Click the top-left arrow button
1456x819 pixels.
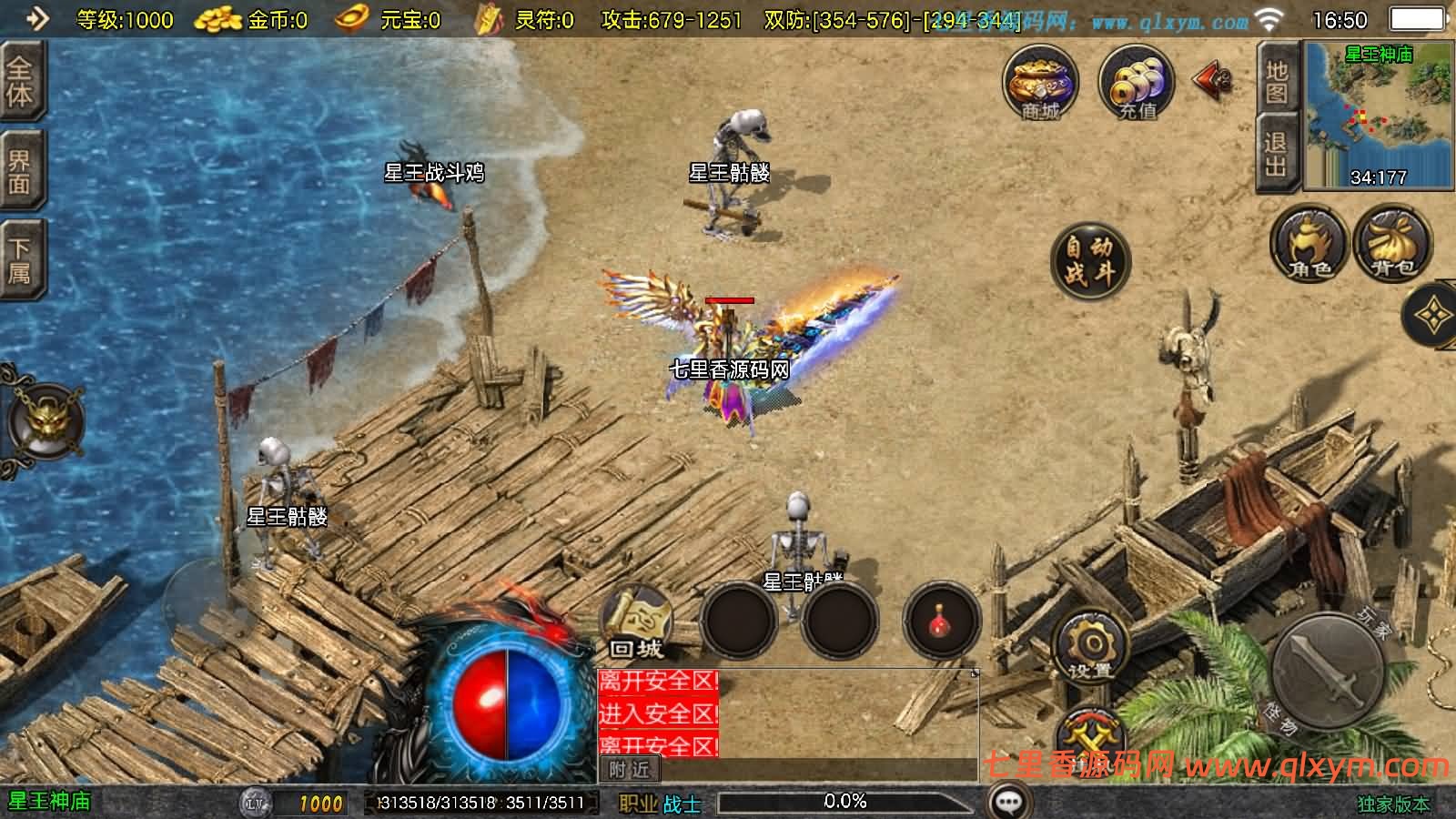(x=36, y=18)
